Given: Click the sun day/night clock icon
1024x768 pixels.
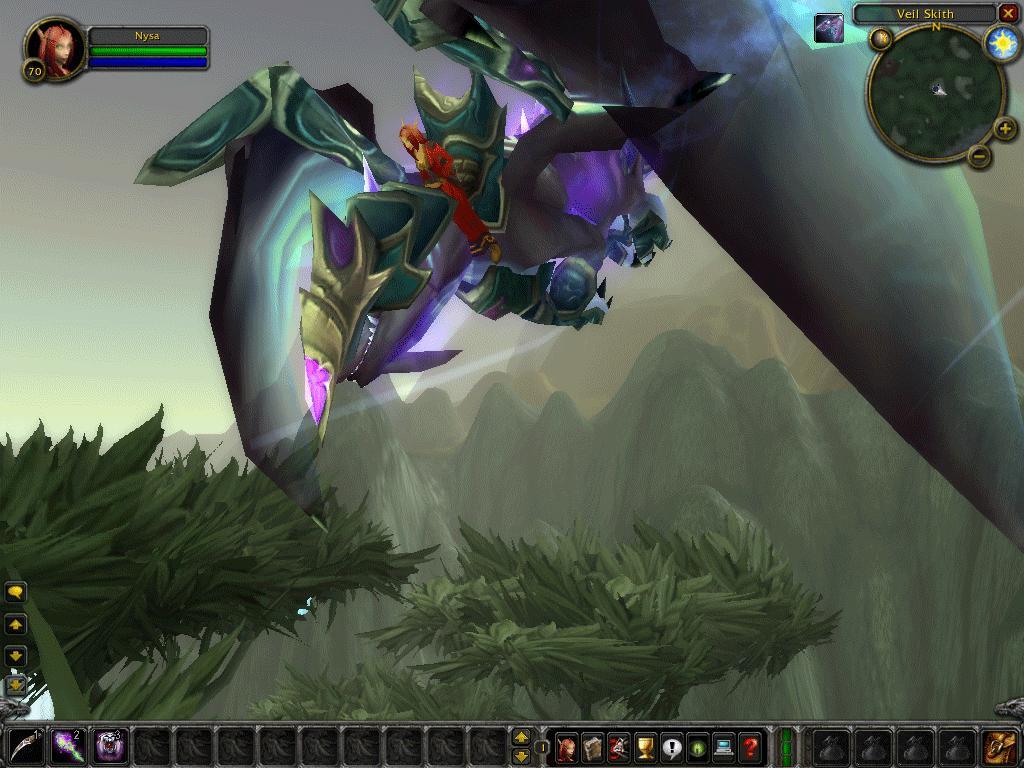Looking at the screenshot, I should point(1001,43).
